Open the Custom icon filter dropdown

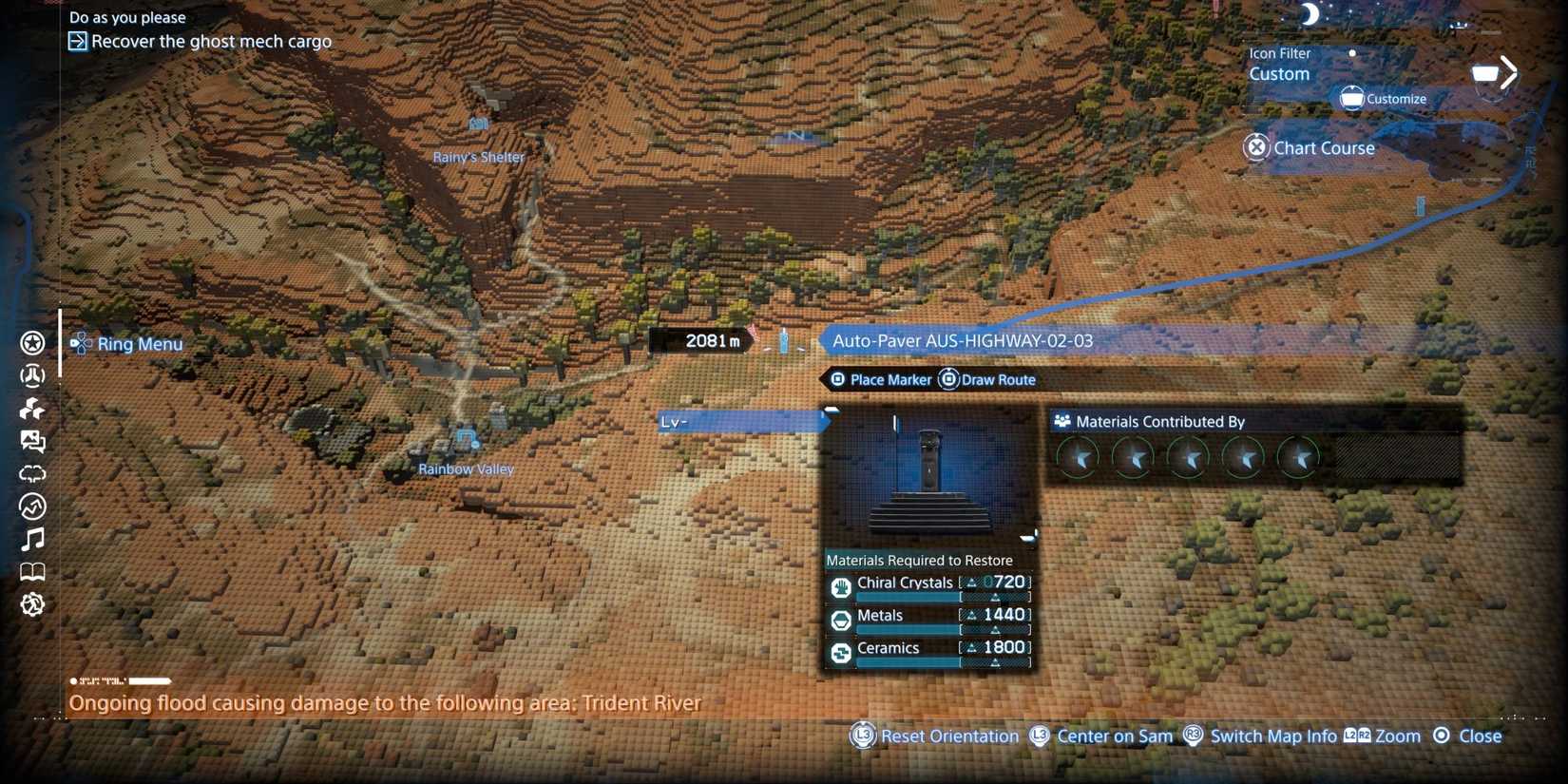[x=1278, y=73]
